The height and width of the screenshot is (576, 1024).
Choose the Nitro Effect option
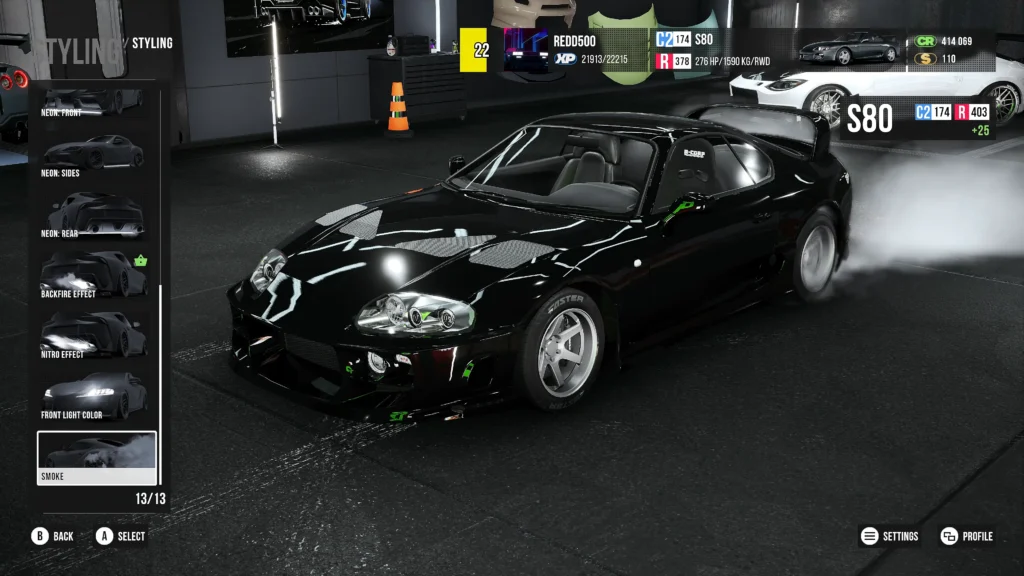[x=96, y=335]
